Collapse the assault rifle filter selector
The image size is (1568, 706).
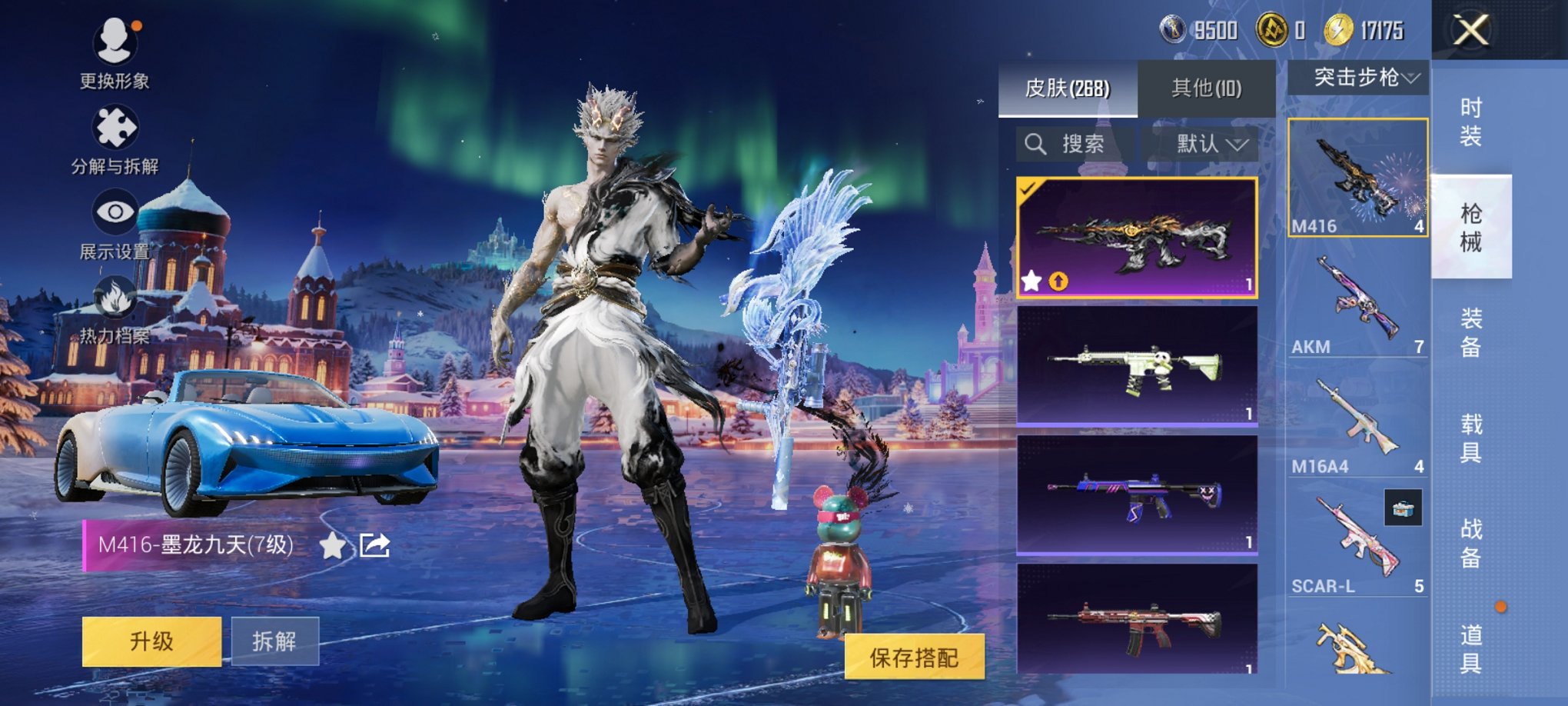pyautogui.click(x=1413, y=76)
